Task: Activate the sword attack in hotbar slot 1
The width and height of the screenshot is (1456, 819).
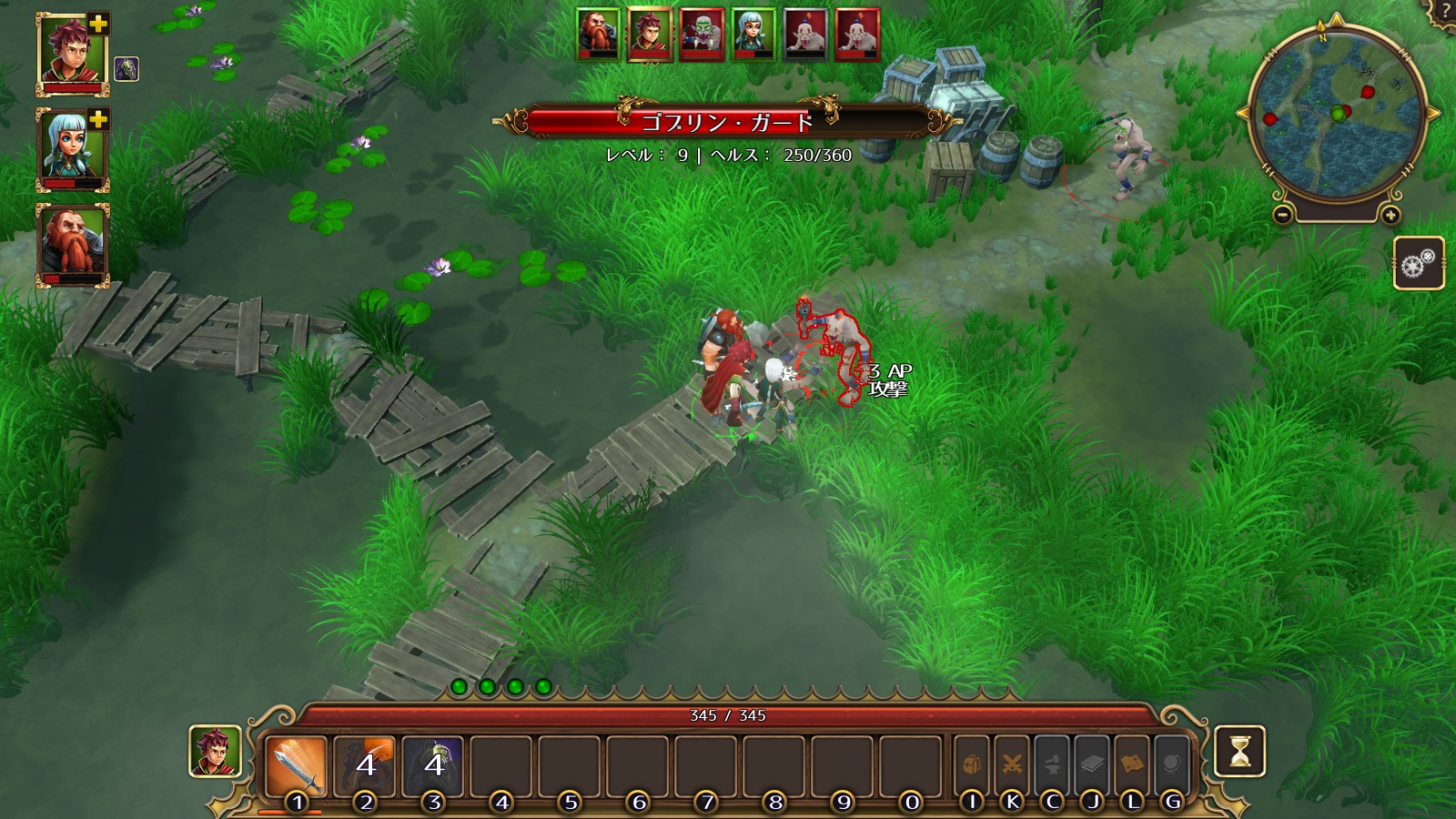Action: (x=297, y=766)
